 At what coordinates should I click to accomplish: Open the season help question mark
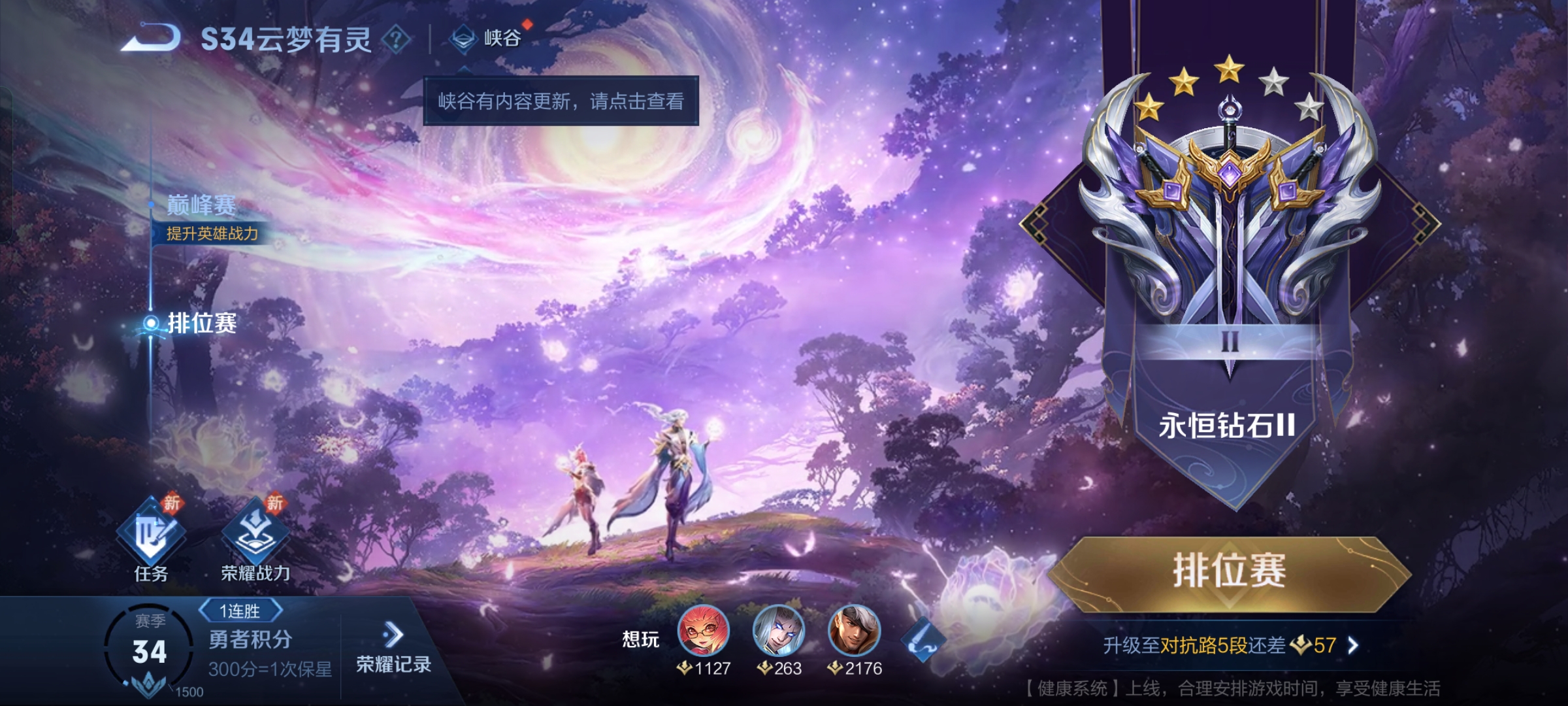(396, 39)
